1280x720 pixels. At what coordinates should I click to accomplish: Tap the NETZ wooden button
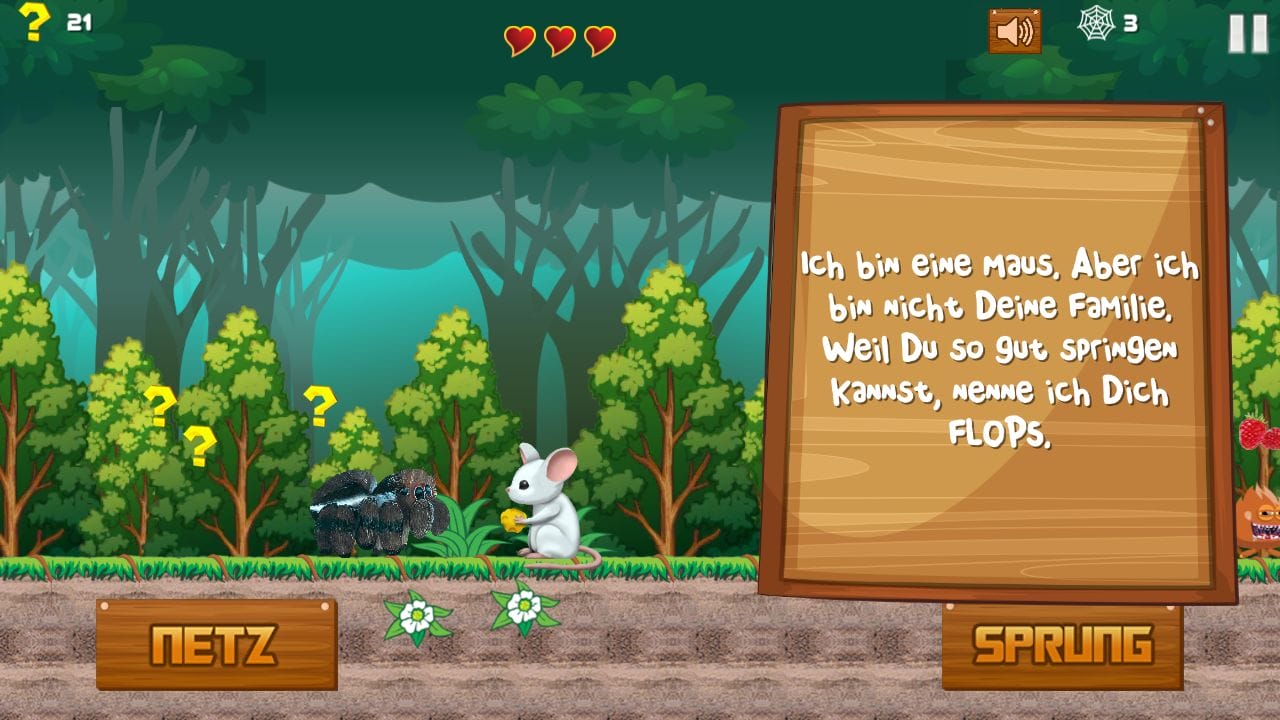pos(216,645)
